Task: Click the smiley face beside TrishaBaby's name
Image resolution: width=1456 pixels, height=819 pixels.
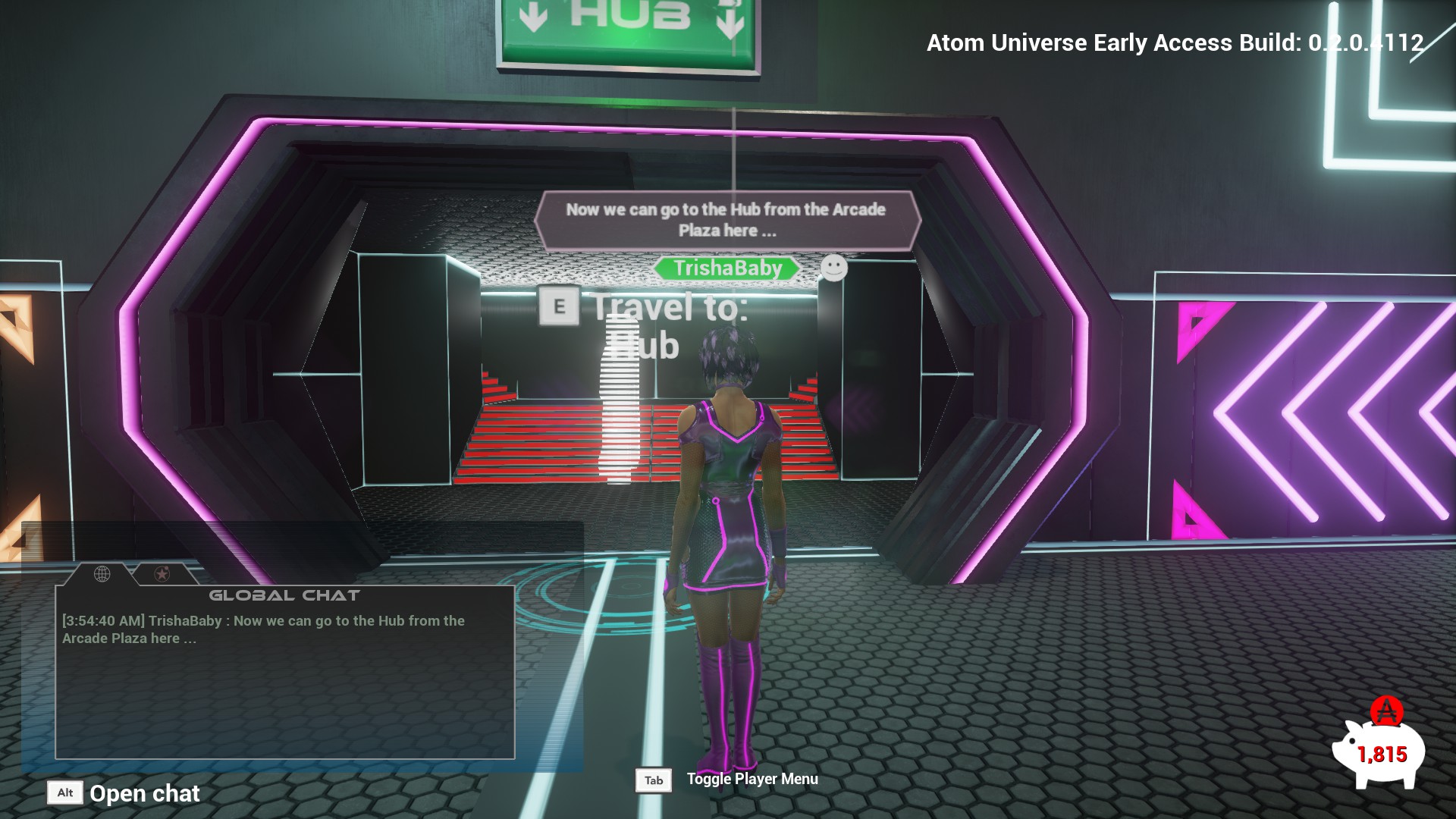Action: tap(833, 268)
